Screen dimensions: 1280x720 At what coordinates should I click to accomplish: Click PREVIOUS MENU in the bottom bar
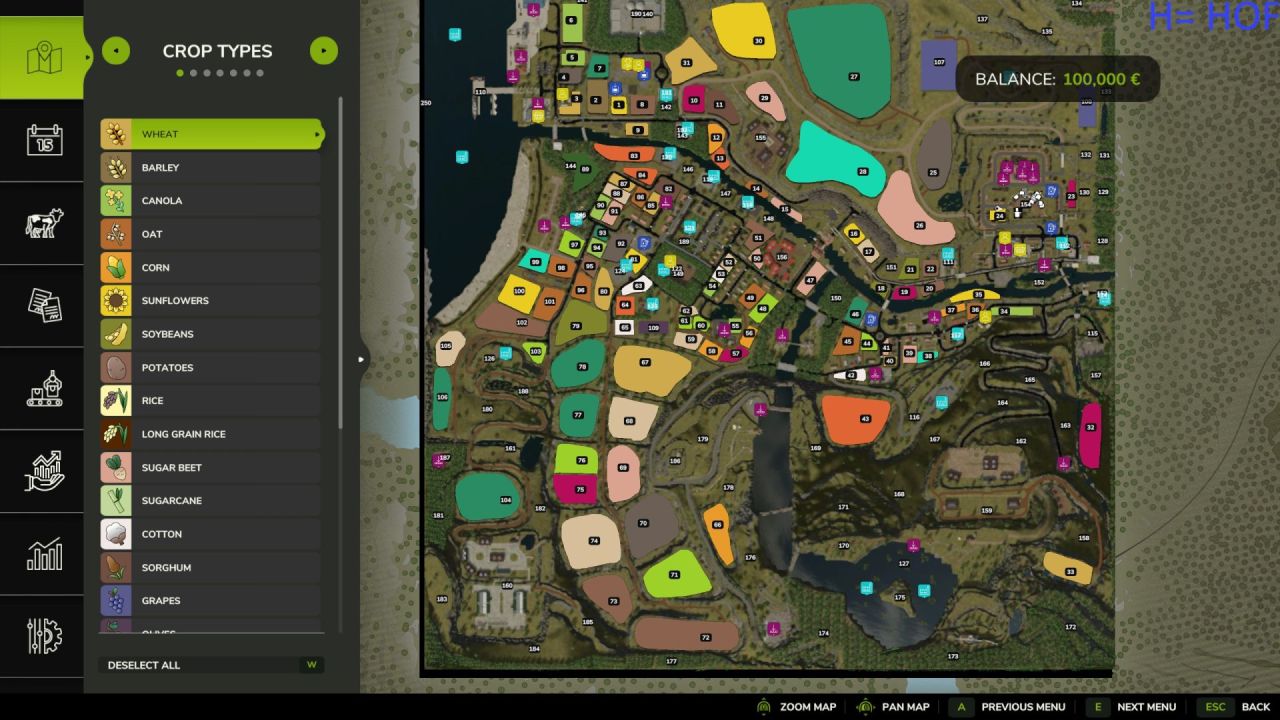(1022, 707)
